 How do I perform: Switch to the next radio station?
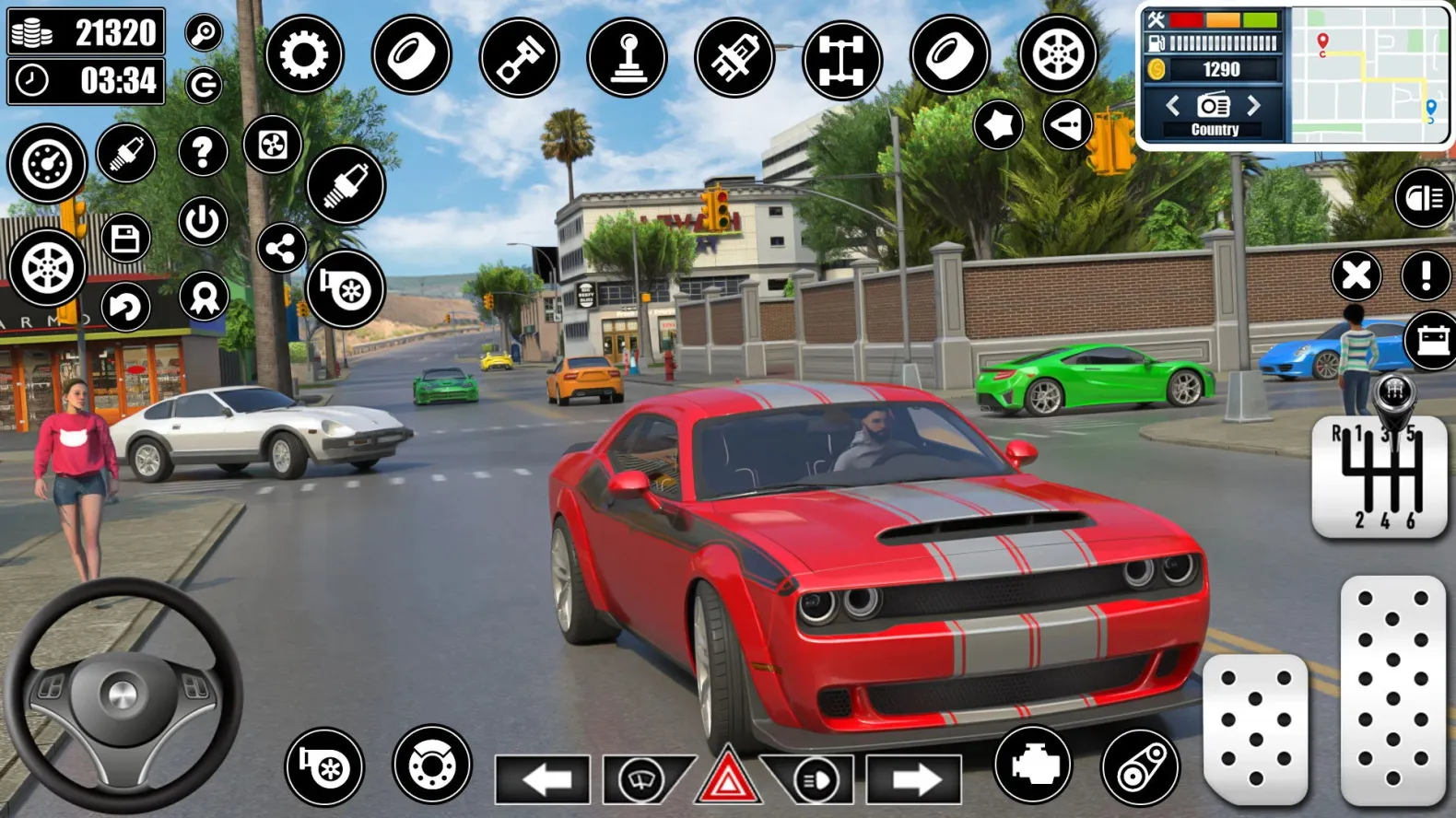coord(1253,105)
